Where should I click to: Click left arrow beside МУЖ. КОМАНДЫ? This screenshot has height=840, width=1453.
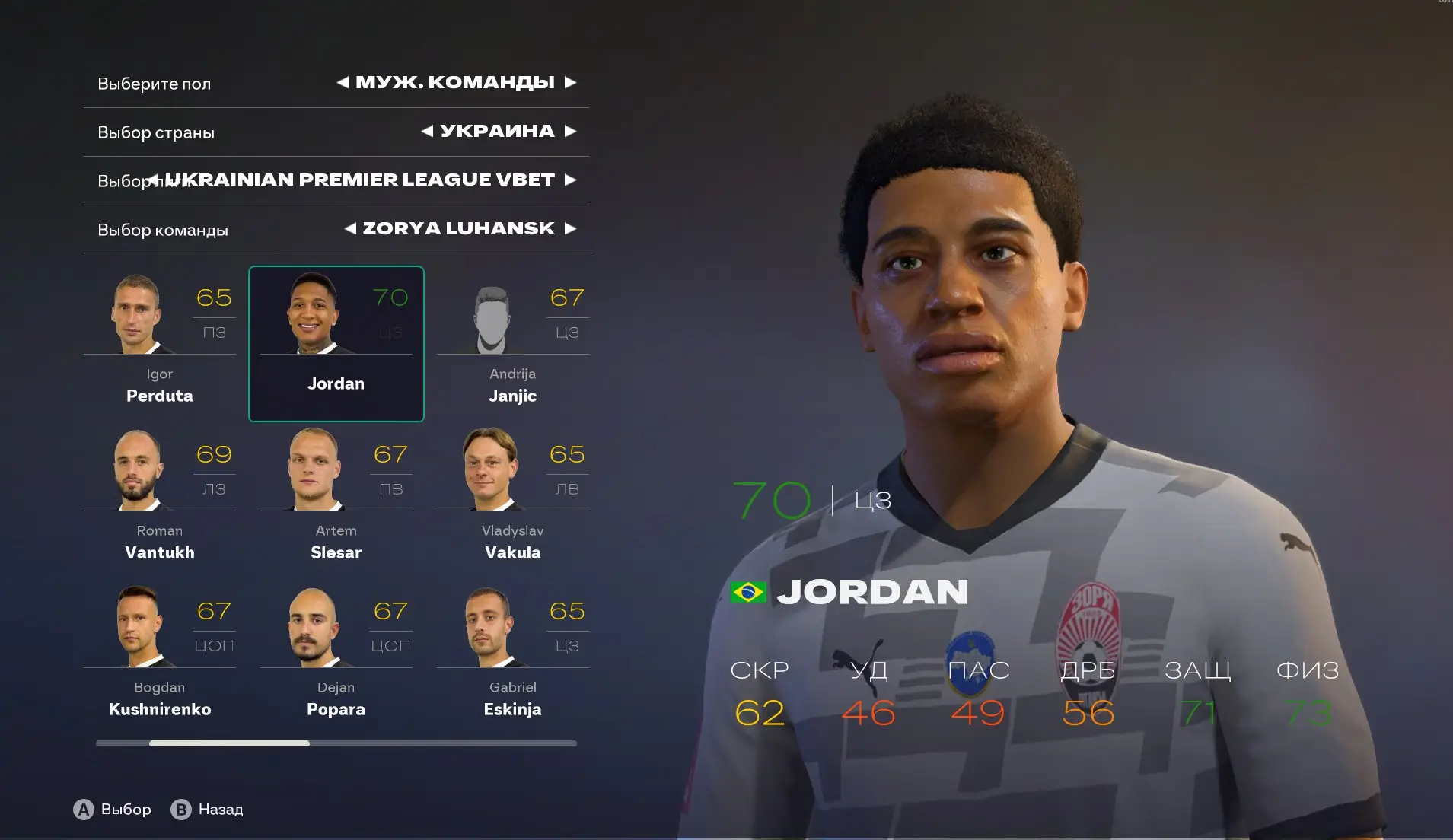pyautogui.click(x=343, y=82)
